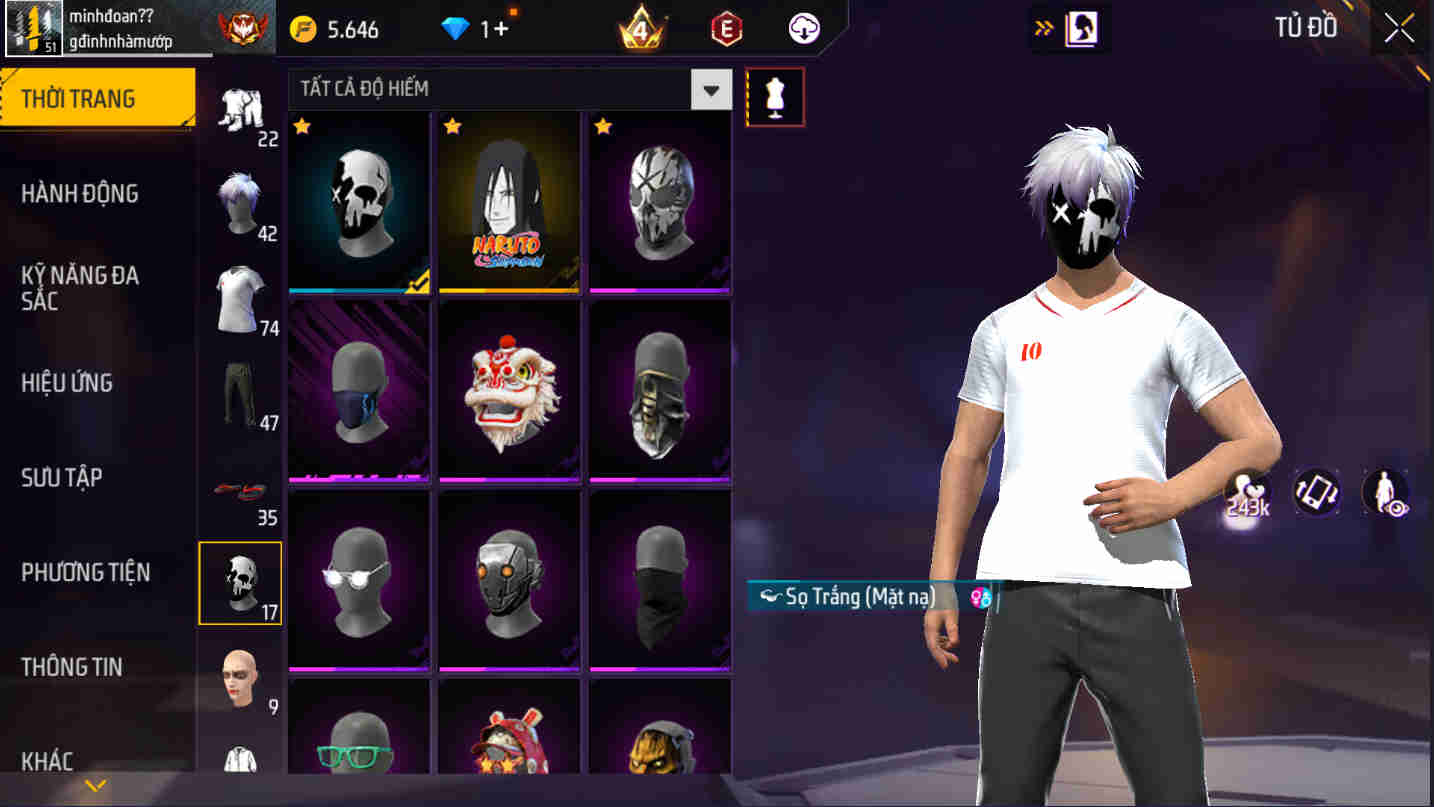Collapse the panel using the double-arrow icon
The image size is (1434, 807).
(x=1043, y=28)
